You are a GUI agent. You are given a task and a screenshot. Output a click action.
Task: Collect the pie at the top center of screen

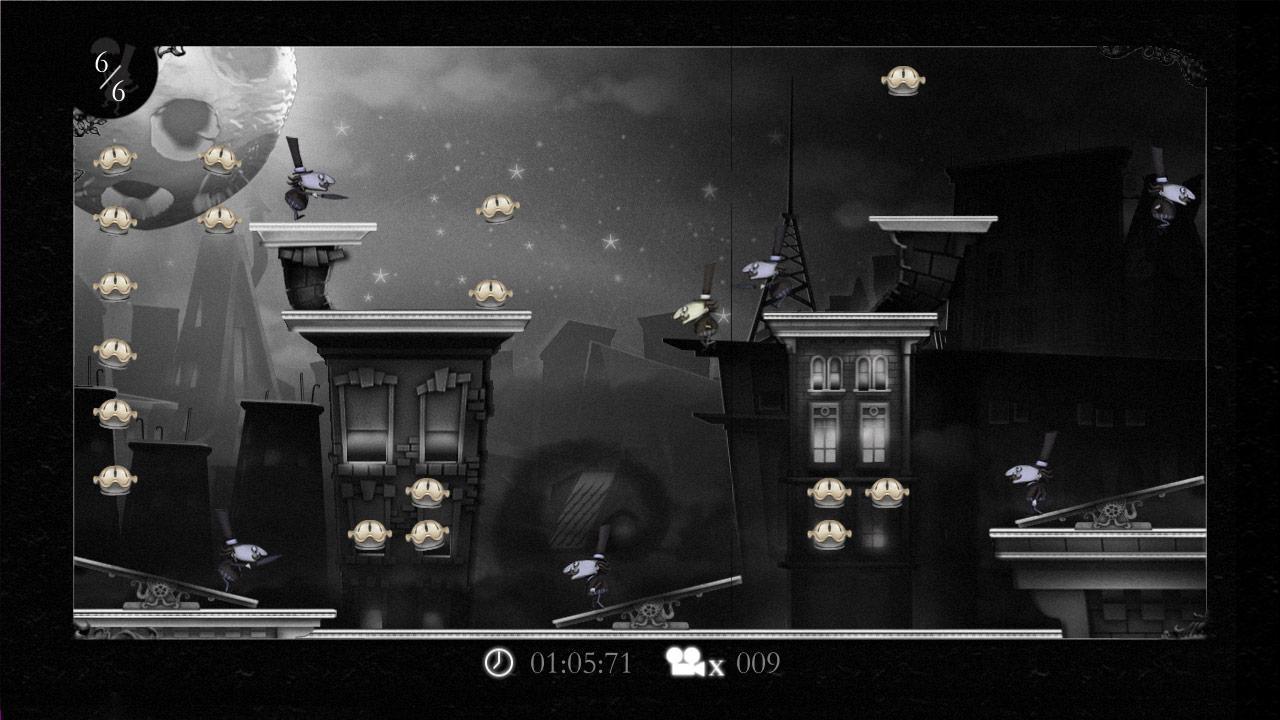[x=905, y=78]
